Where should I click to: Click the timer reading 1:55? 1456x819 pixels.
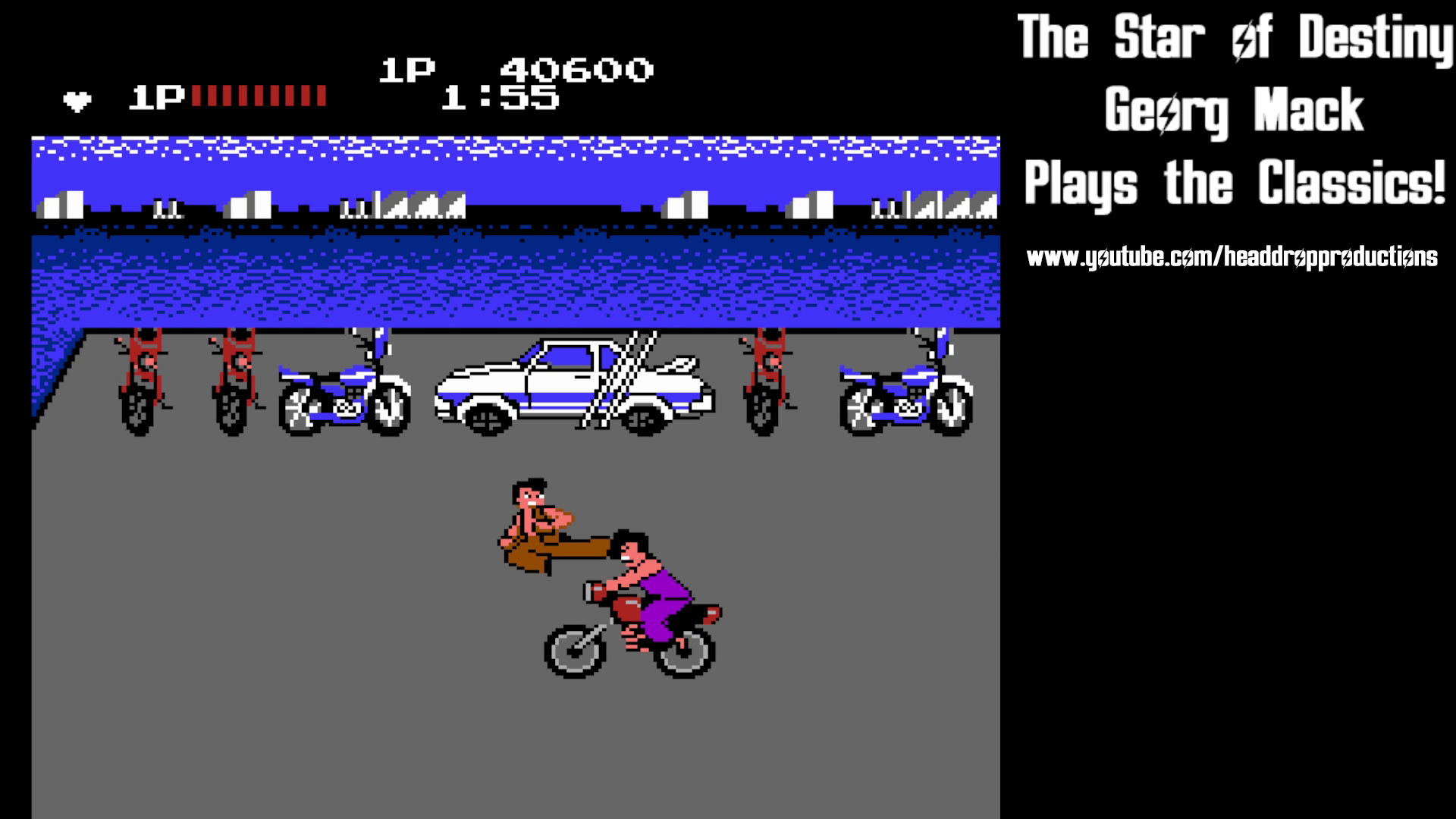[500, 97]
